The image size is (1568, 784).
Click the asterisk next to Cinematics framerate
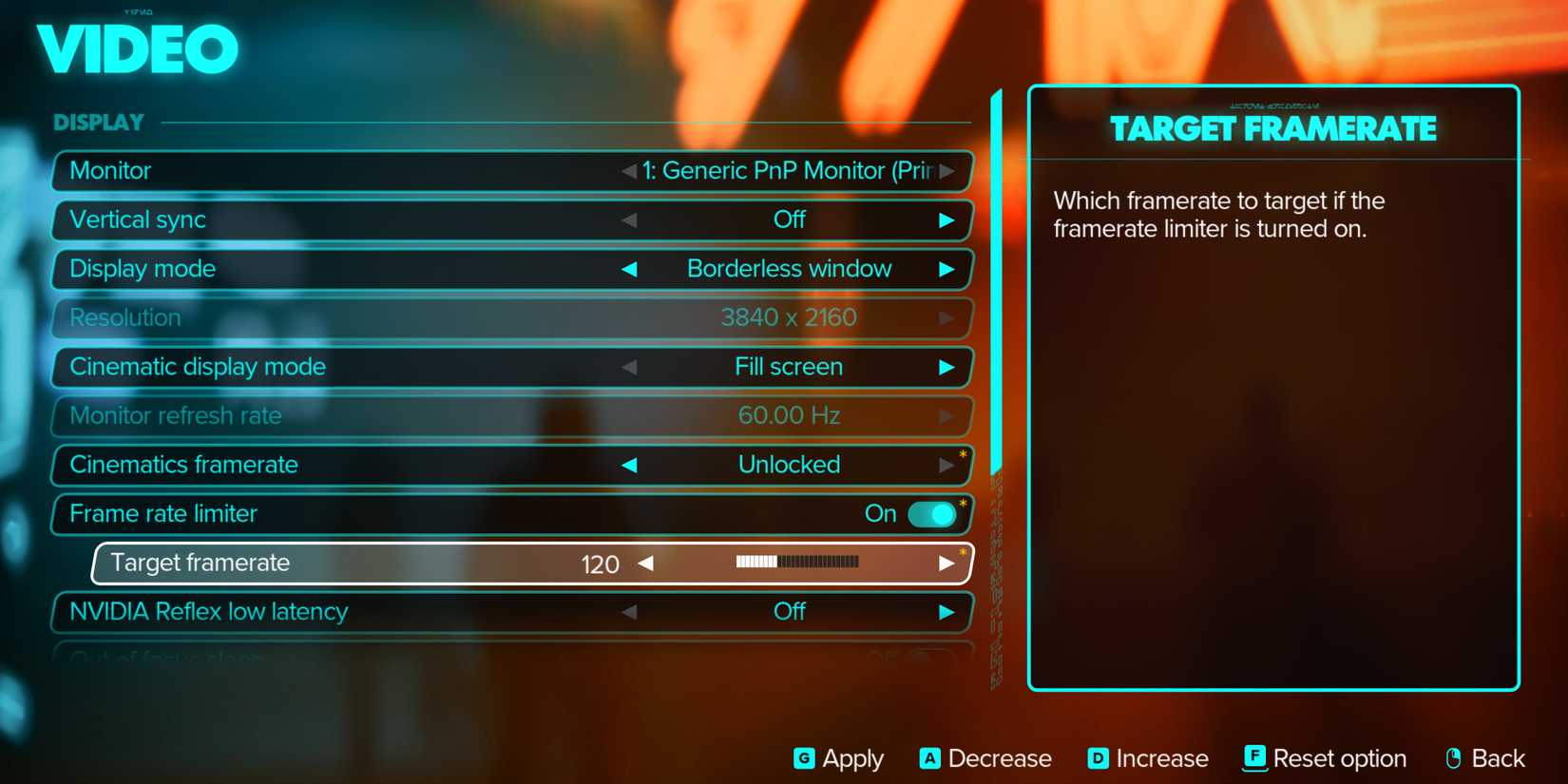click(x=963, y=455)
